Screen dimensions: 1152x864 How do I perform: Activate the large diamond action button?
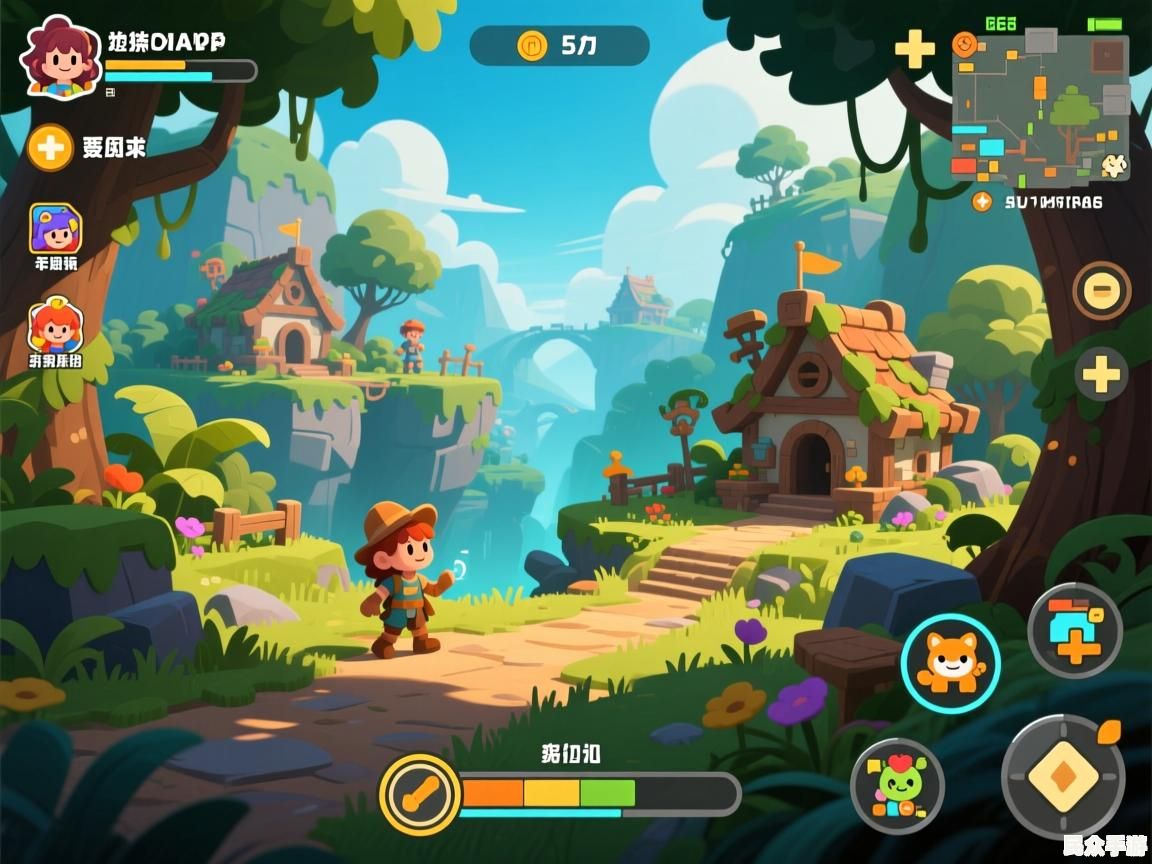point(1062,777)
